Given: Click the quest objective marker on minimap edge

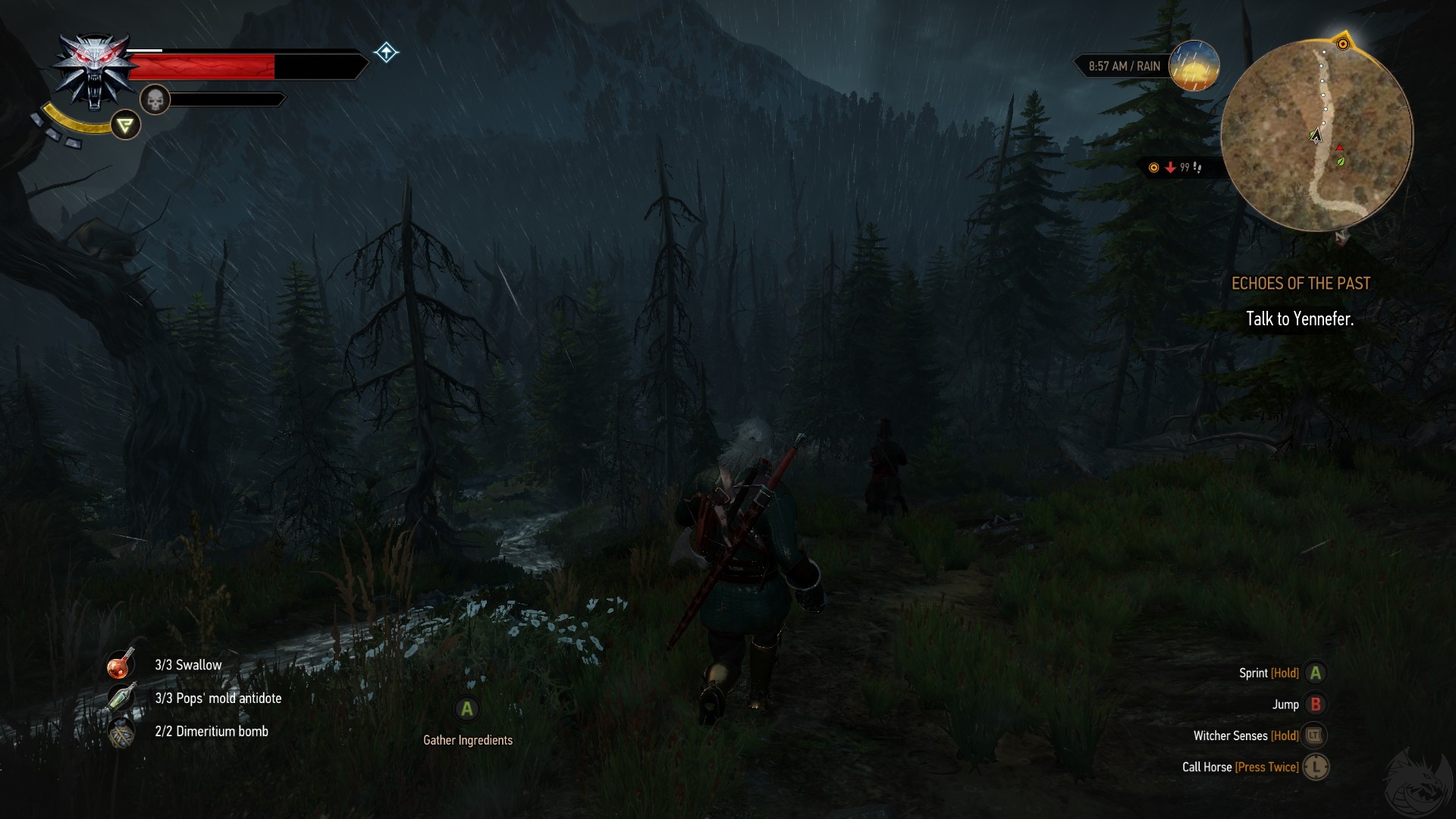Looking at the screenshot, I should pos(1342,44).
